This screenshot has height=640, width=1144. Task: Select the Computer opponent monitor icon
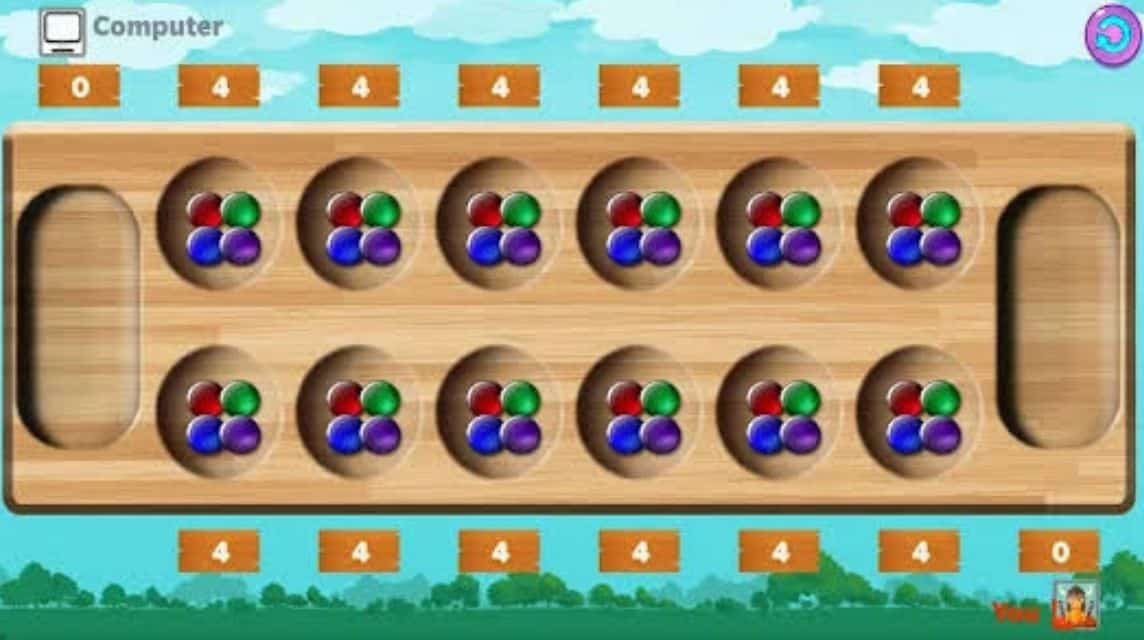click(62, 32)
